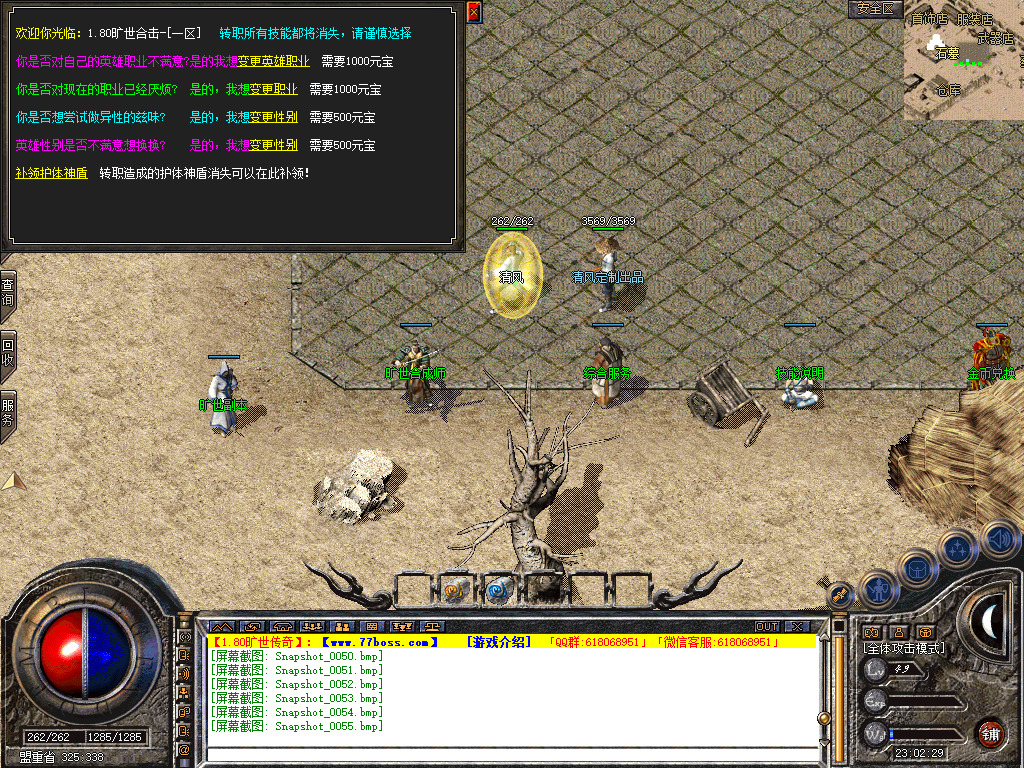The width and height of the screenshot is (1024, 768).
Task: Click the chat input field
Action: [510, 754]
